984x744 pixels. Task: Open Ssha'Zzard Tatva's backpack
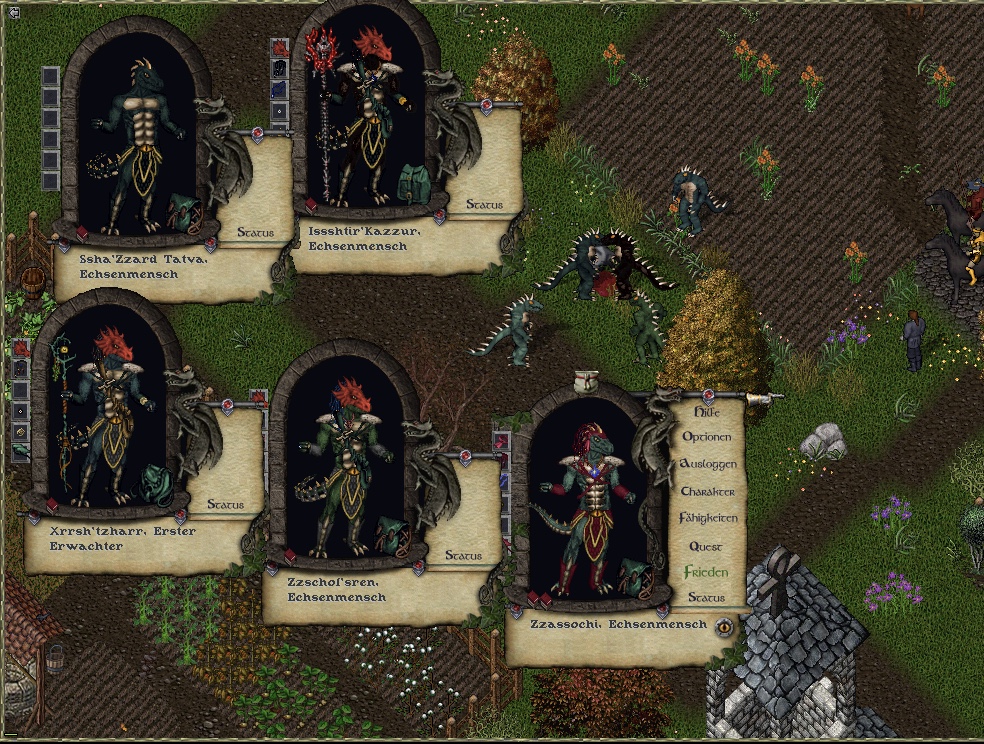(x=183, y=212)
